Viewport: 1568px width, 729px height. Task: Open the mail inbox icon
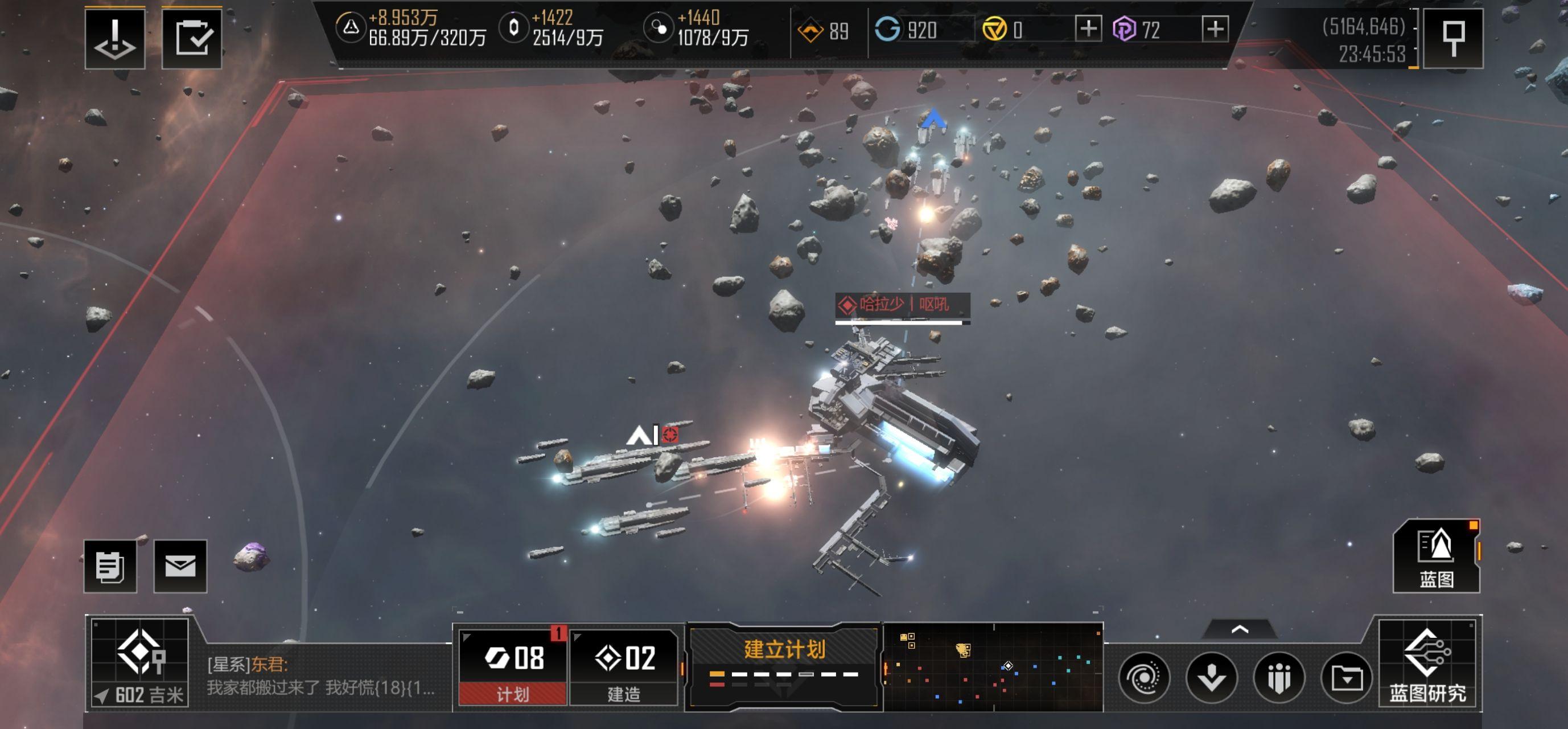pyautogui.click(x=182, y=564)
